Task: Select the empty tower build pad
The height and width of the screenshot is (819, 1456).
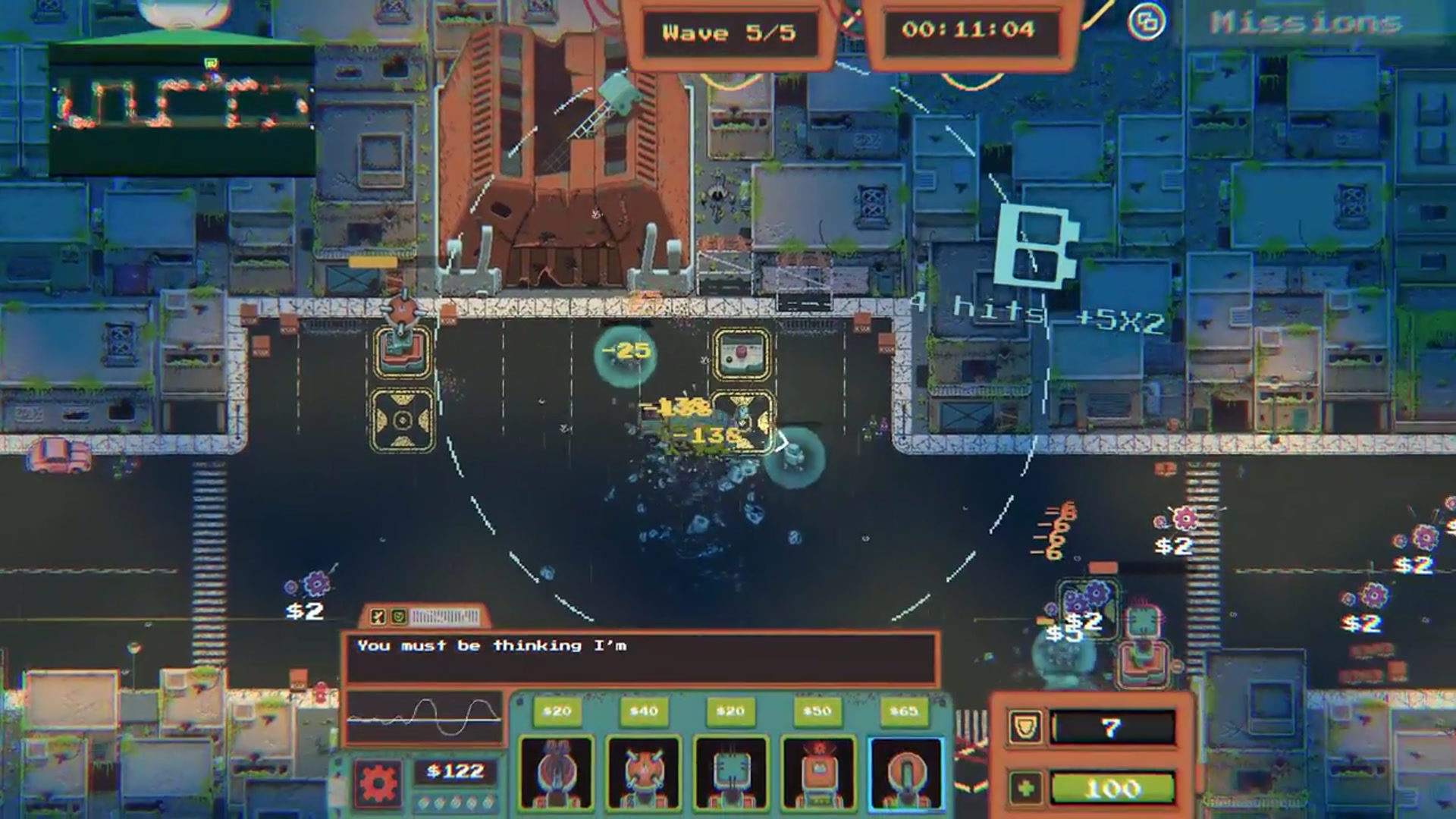Action: (403, 419)
